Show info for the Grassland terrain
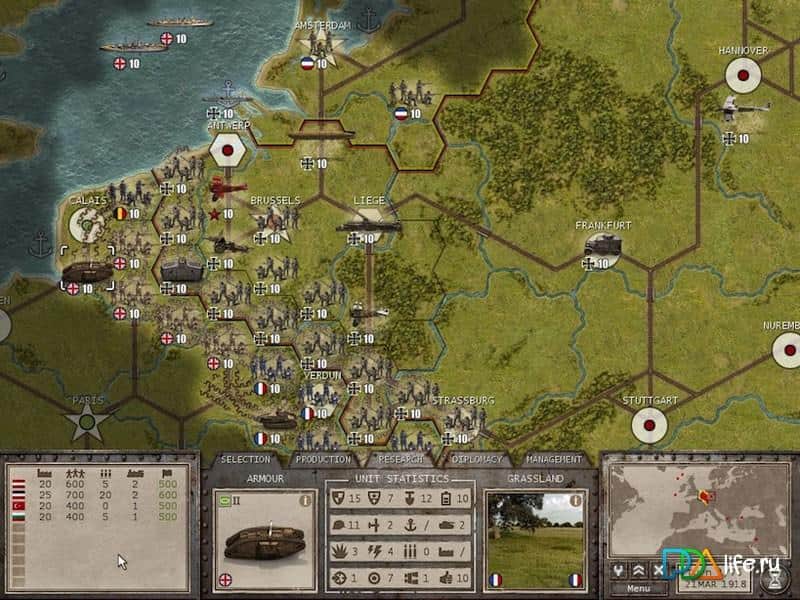800x600 pixels. tap(576, 502)
